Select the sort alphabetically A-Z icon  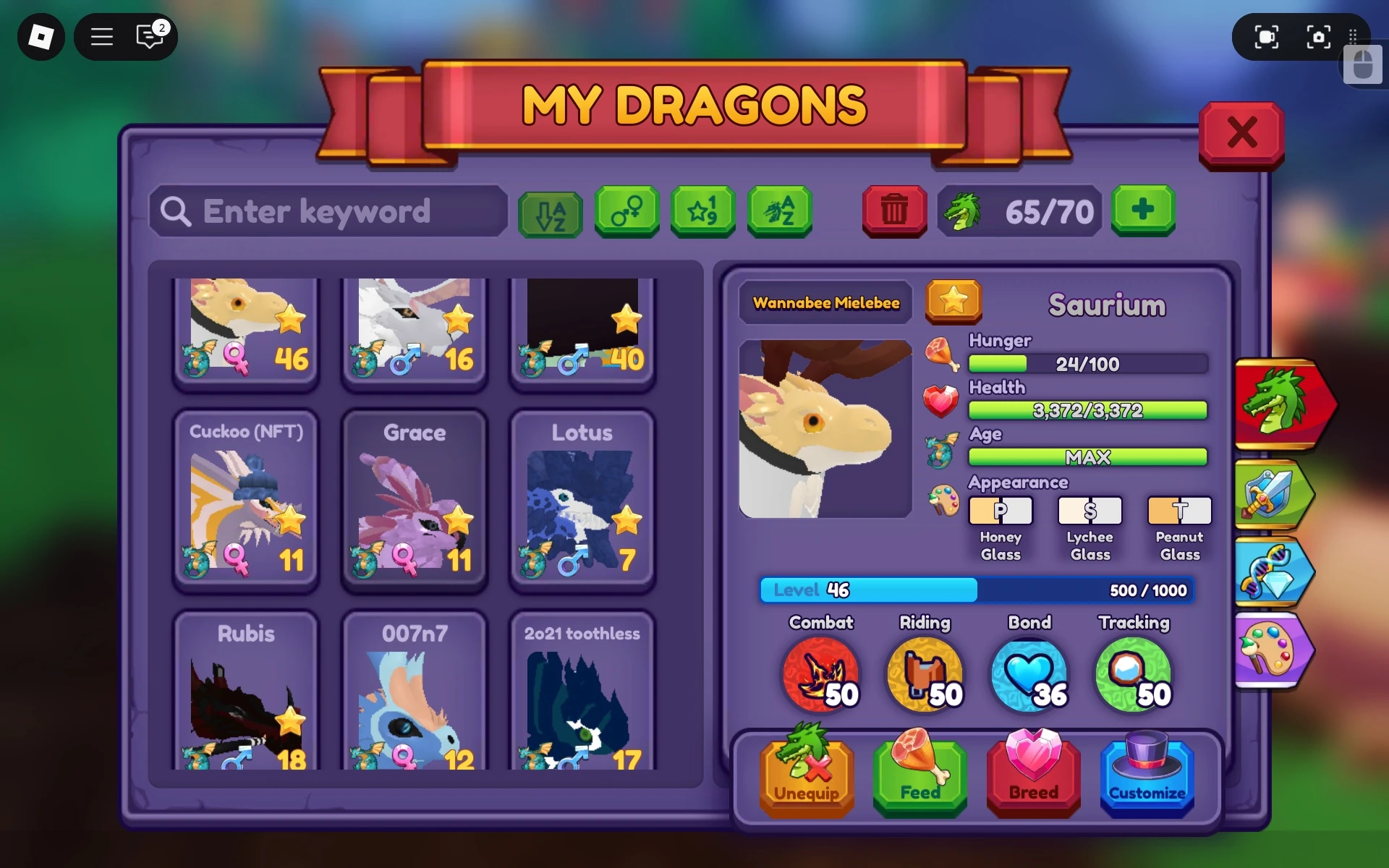coord(550,212)
